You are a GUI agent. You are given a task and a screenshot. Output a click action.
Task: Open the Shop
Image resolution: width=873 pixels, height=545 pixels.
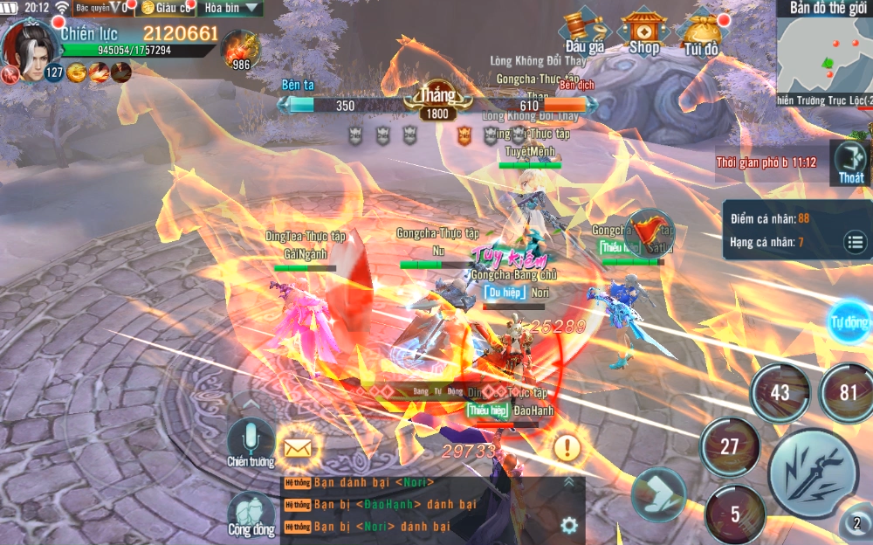tap(643, 31)
